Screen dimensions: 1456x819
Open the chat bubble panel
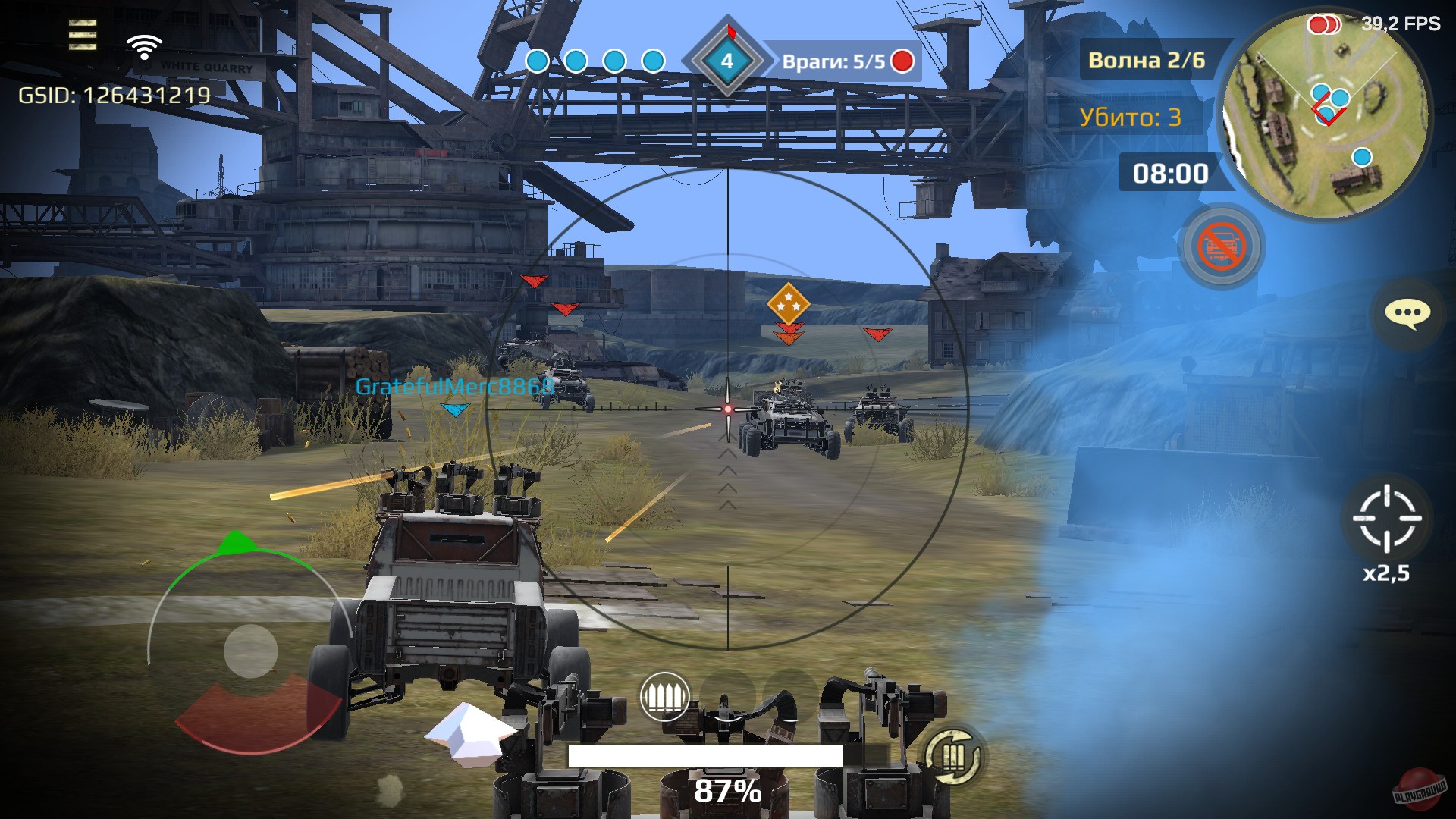1406,315
